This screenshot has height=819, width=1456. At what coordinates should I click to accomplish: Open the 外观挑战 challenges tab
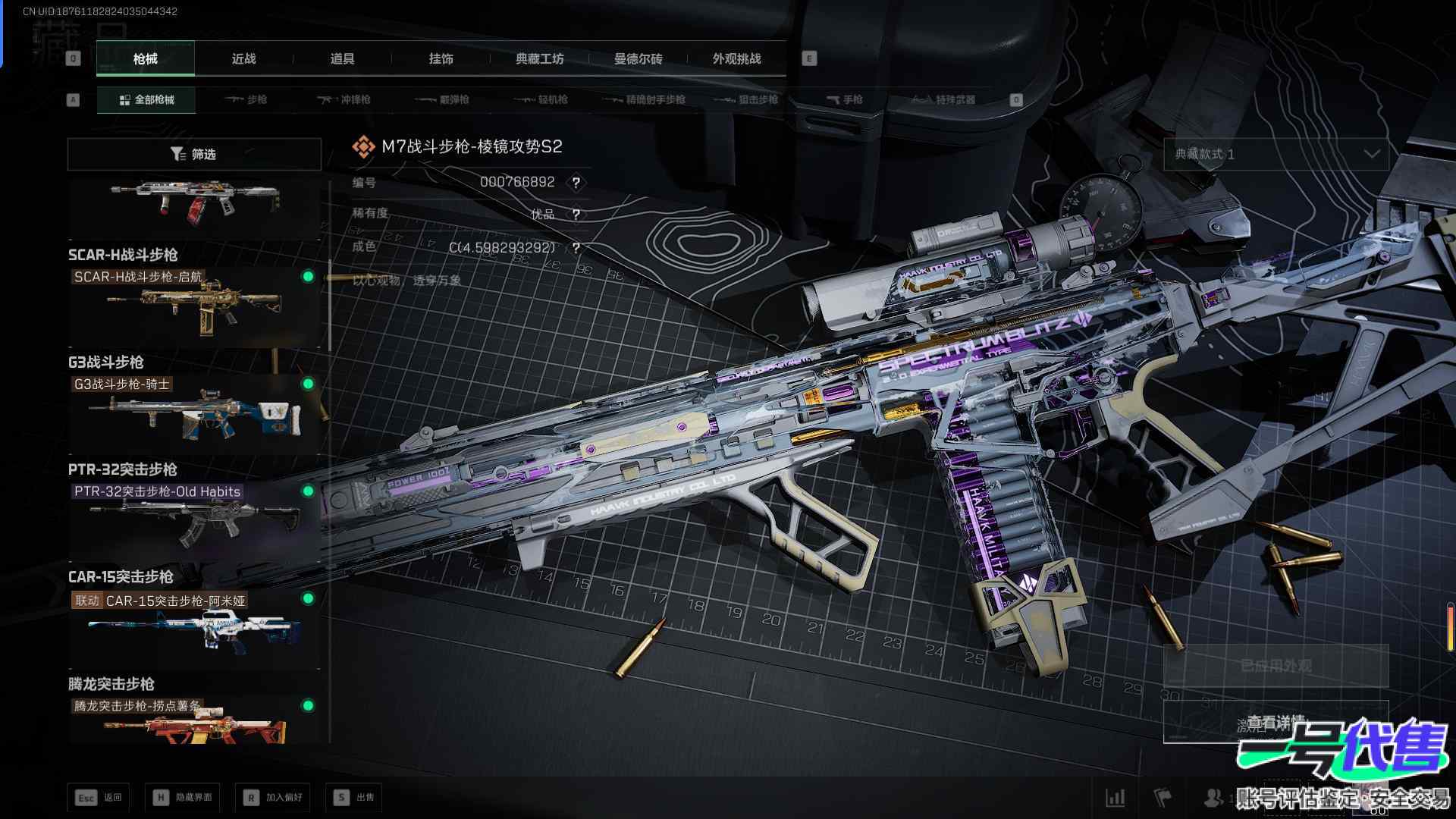[736, 58]
